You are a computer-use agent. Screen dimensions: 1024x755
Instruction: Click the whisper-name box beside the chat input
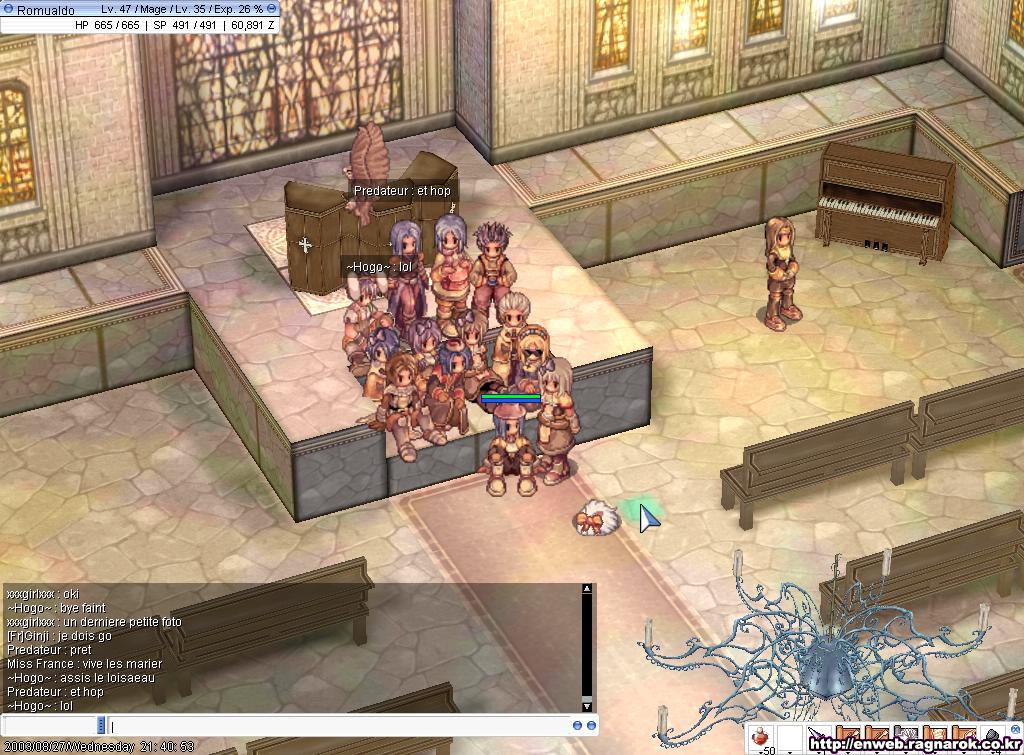click(x=52, y=725)
